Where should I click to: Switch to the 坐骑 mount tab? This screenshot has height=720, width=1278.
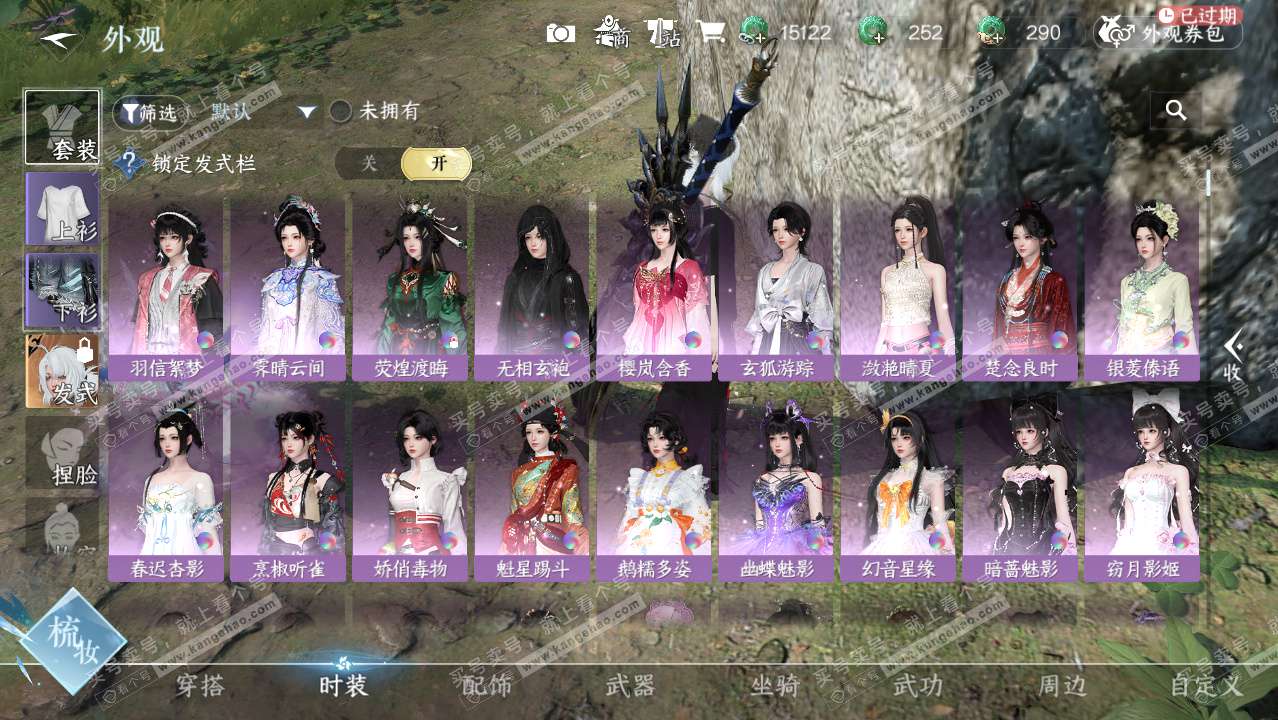775,686
